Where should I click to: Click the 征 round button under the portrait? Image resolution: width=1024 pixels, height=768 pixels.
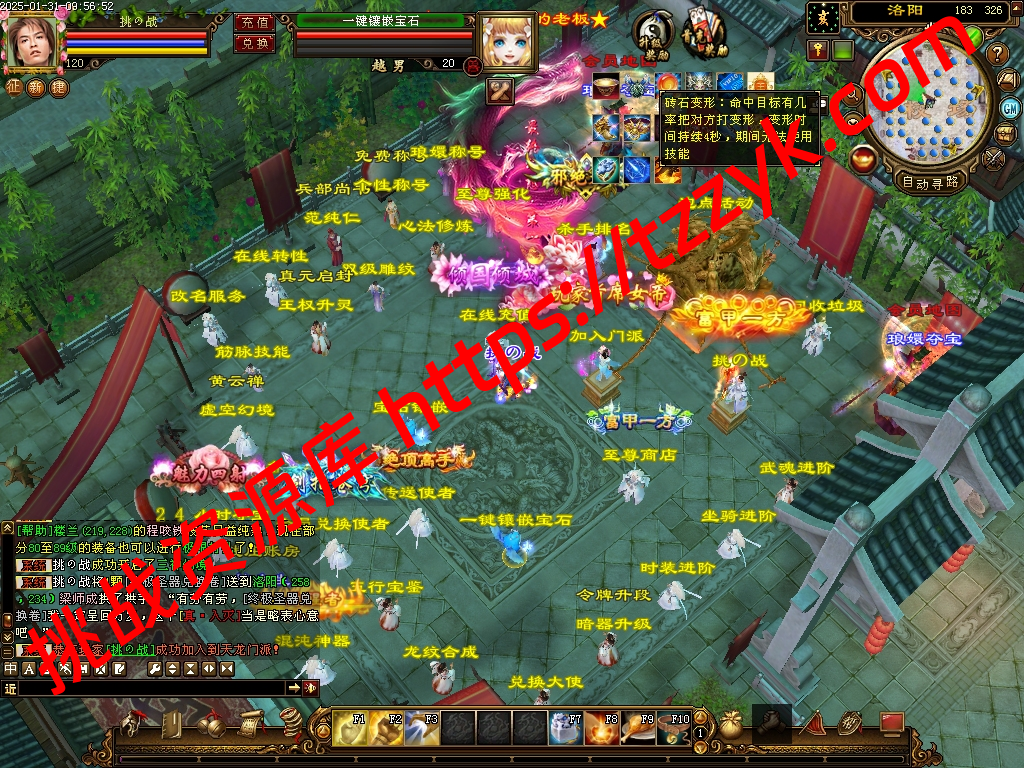(x=13, y=87)
